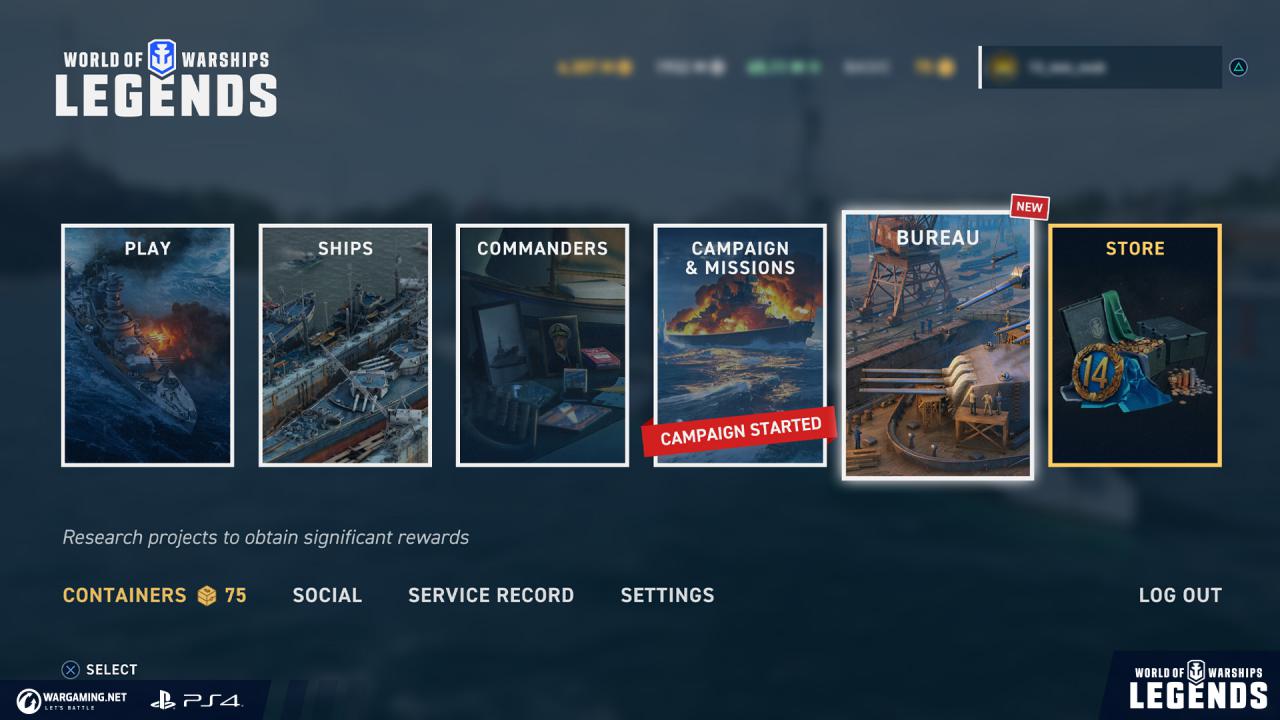
Task: View the Service Record
Action: click(x=491, y=595)
